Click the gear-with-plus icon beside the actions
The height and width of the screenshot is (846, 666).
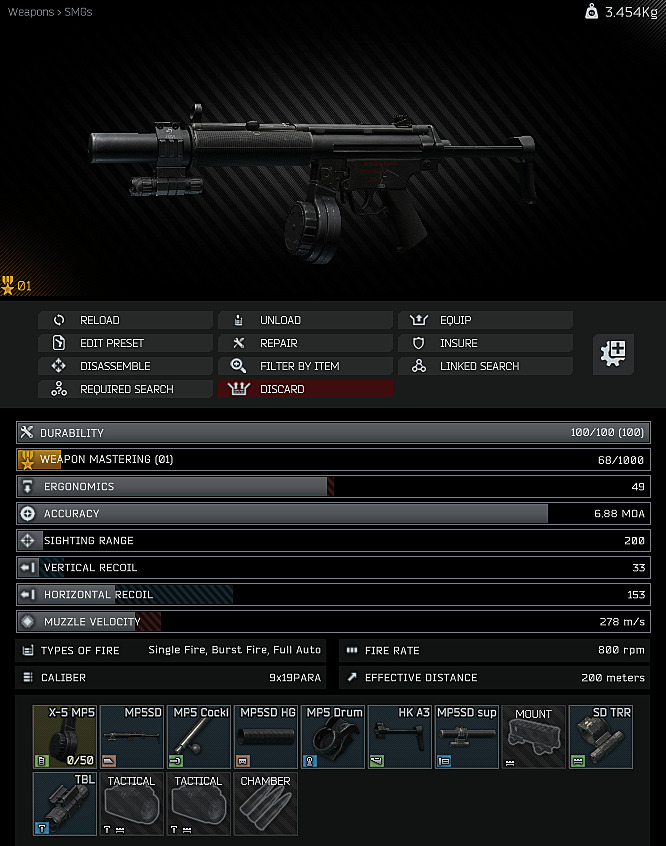[612, 354]
